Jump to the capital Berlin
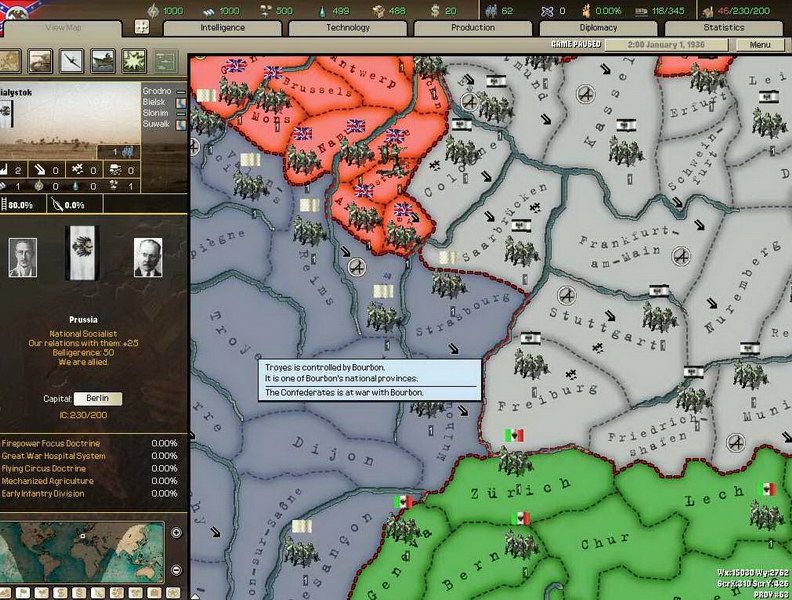This screenshot has height=600, width=792. coord(97,399)
